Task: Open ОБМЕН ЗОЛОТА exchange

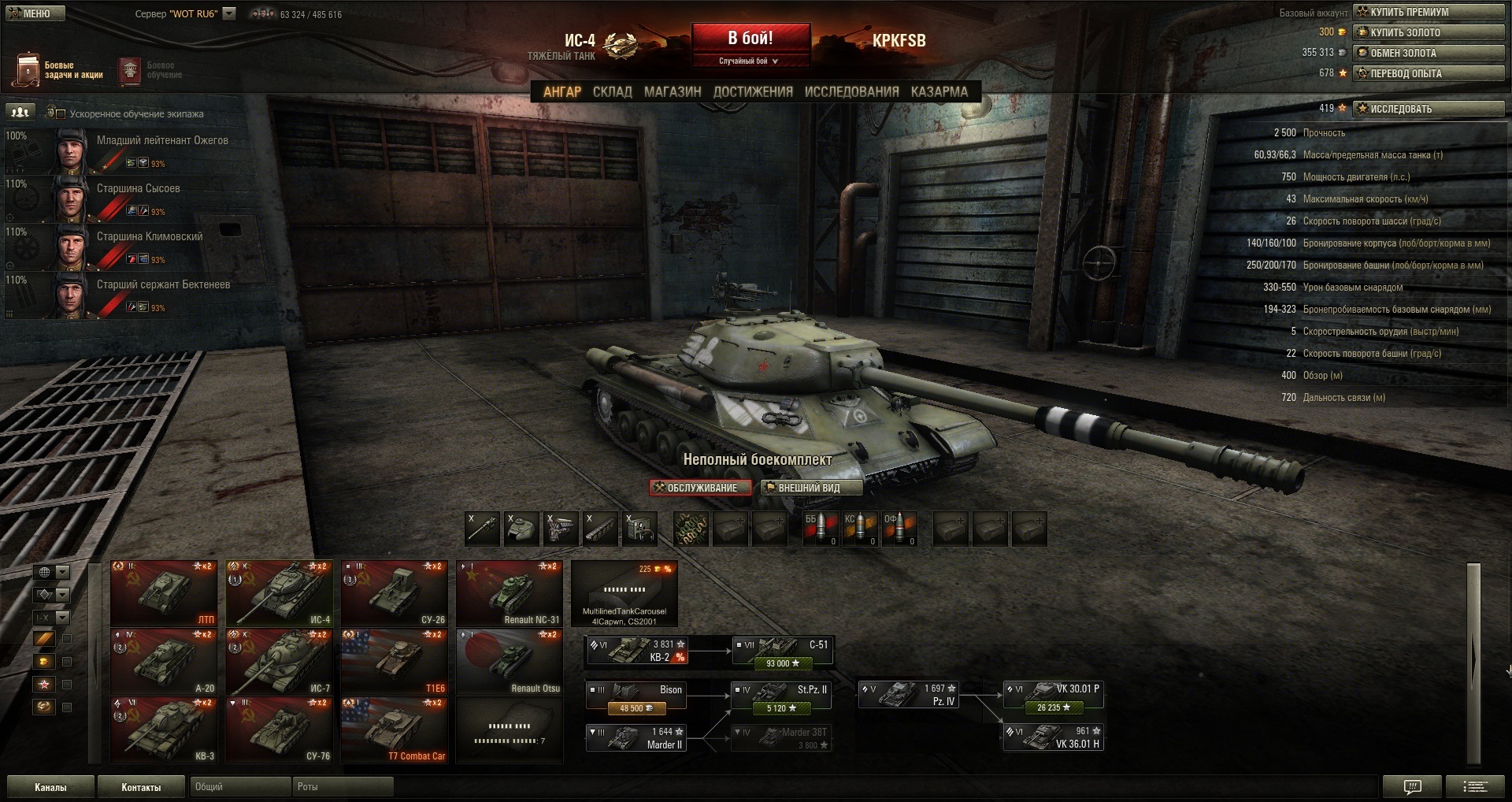Action: 1428,53
